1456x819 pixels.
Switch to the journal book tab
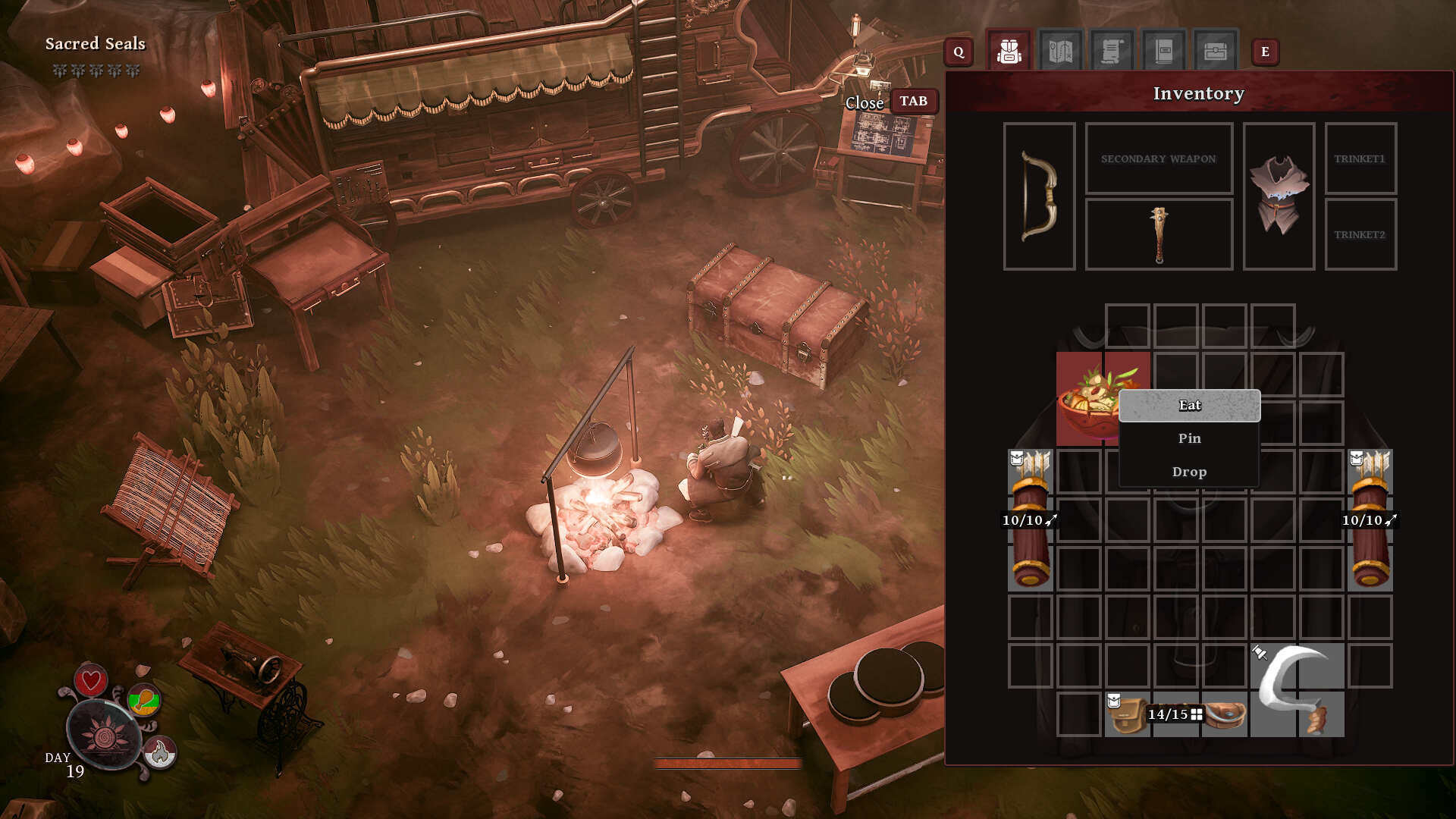(x=1163, y=52)
